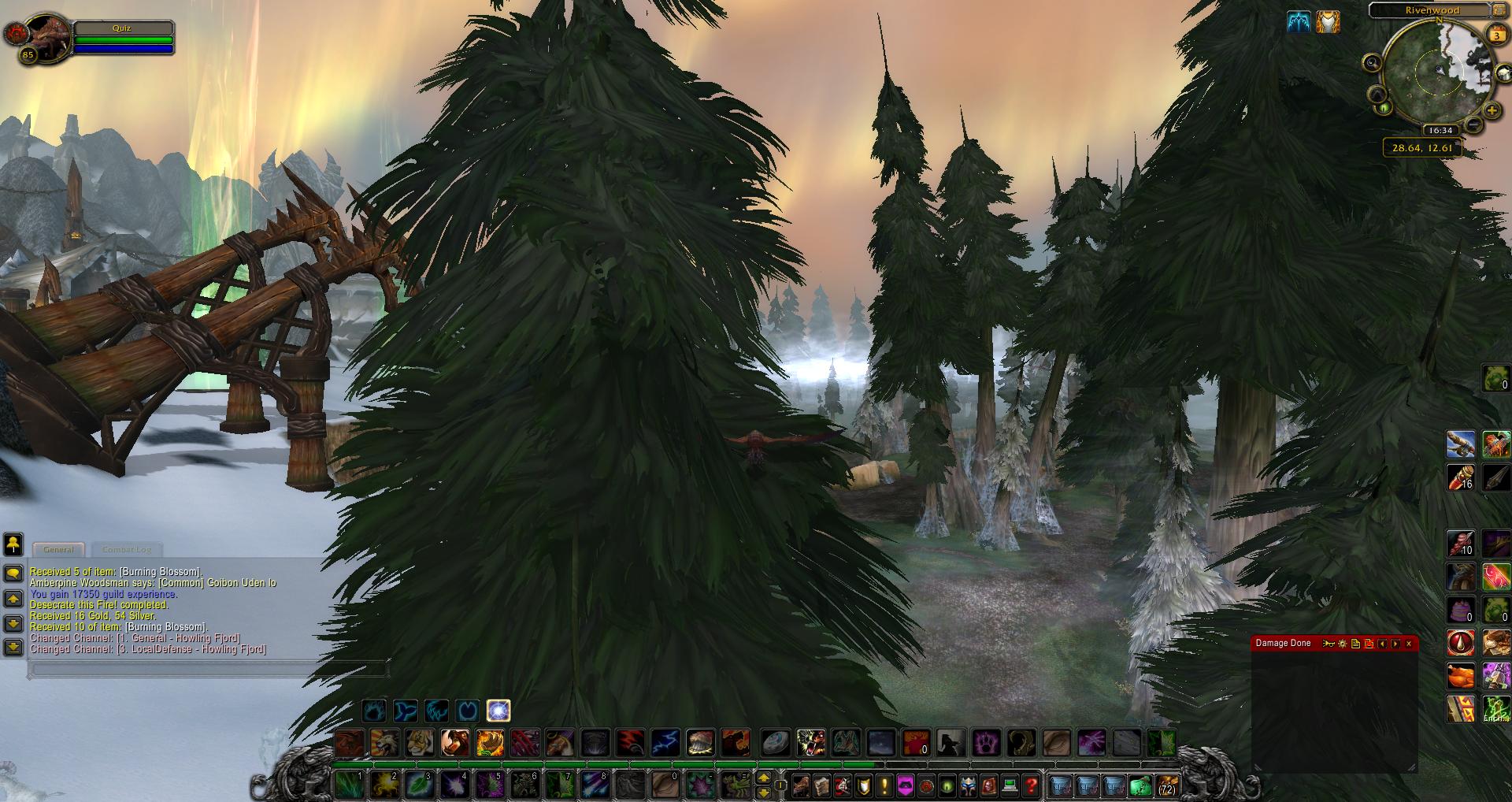Zoom out the minimap with minus button
This screenshot has width=1512, height=802.
point(1474,124)
